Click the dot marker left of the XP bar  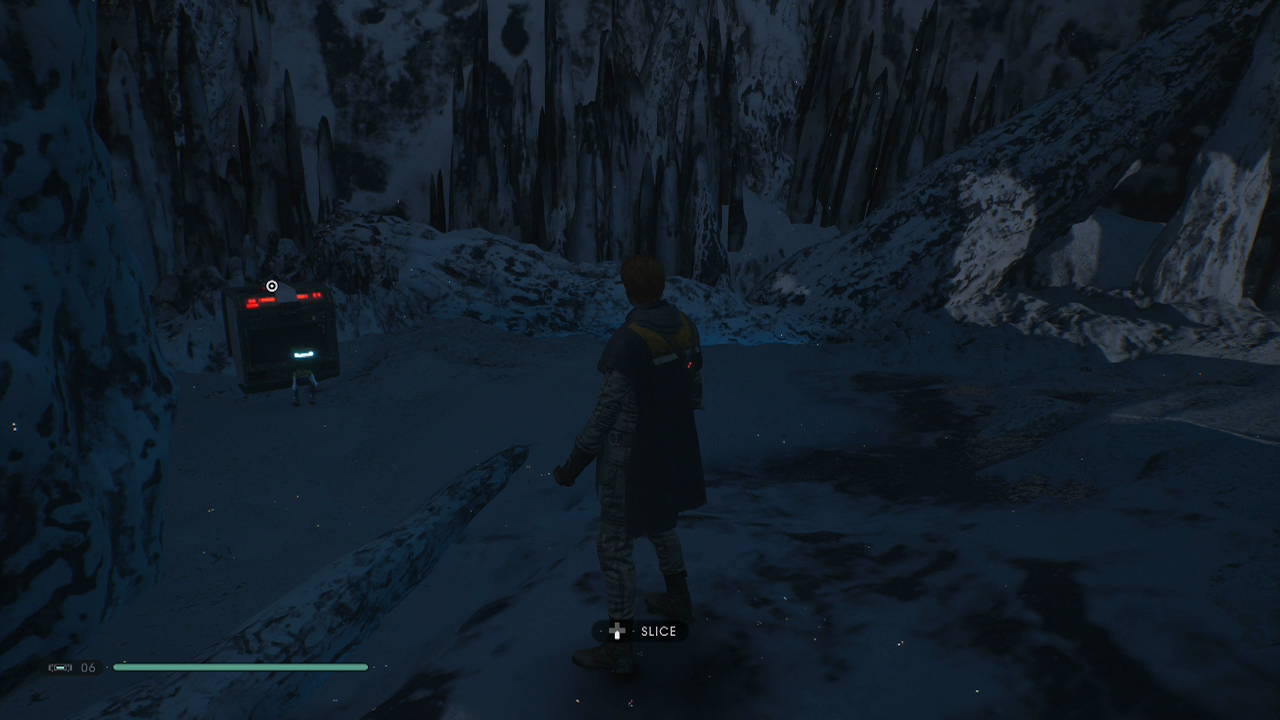coord(107,667)
